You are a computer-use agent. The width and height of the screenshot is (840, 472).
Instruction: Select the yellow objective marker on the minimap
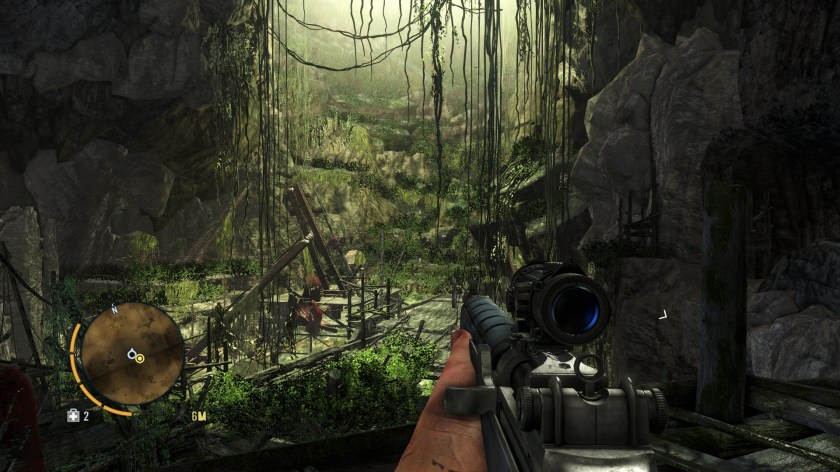pos(139,357)
